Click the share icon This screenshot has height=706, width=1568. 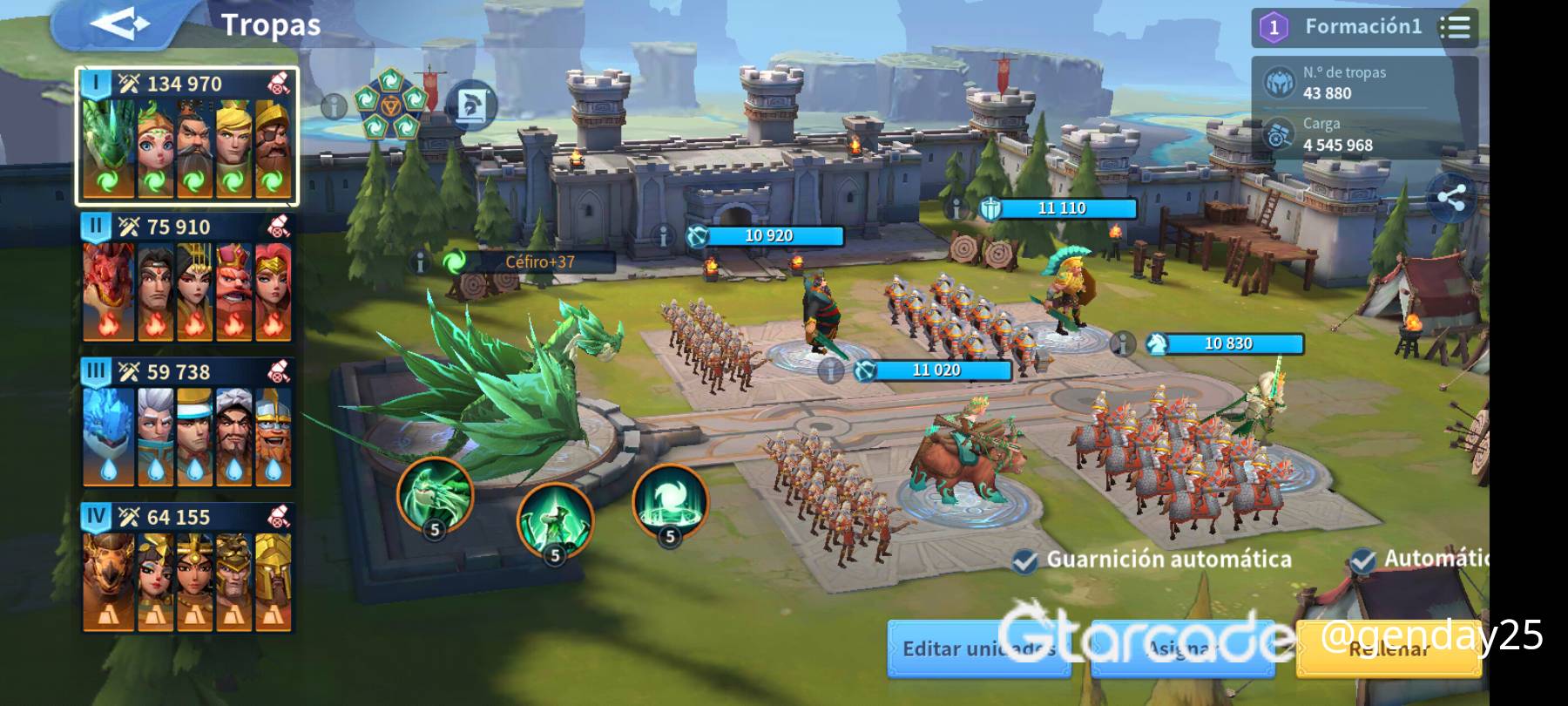click(1450, 199)
